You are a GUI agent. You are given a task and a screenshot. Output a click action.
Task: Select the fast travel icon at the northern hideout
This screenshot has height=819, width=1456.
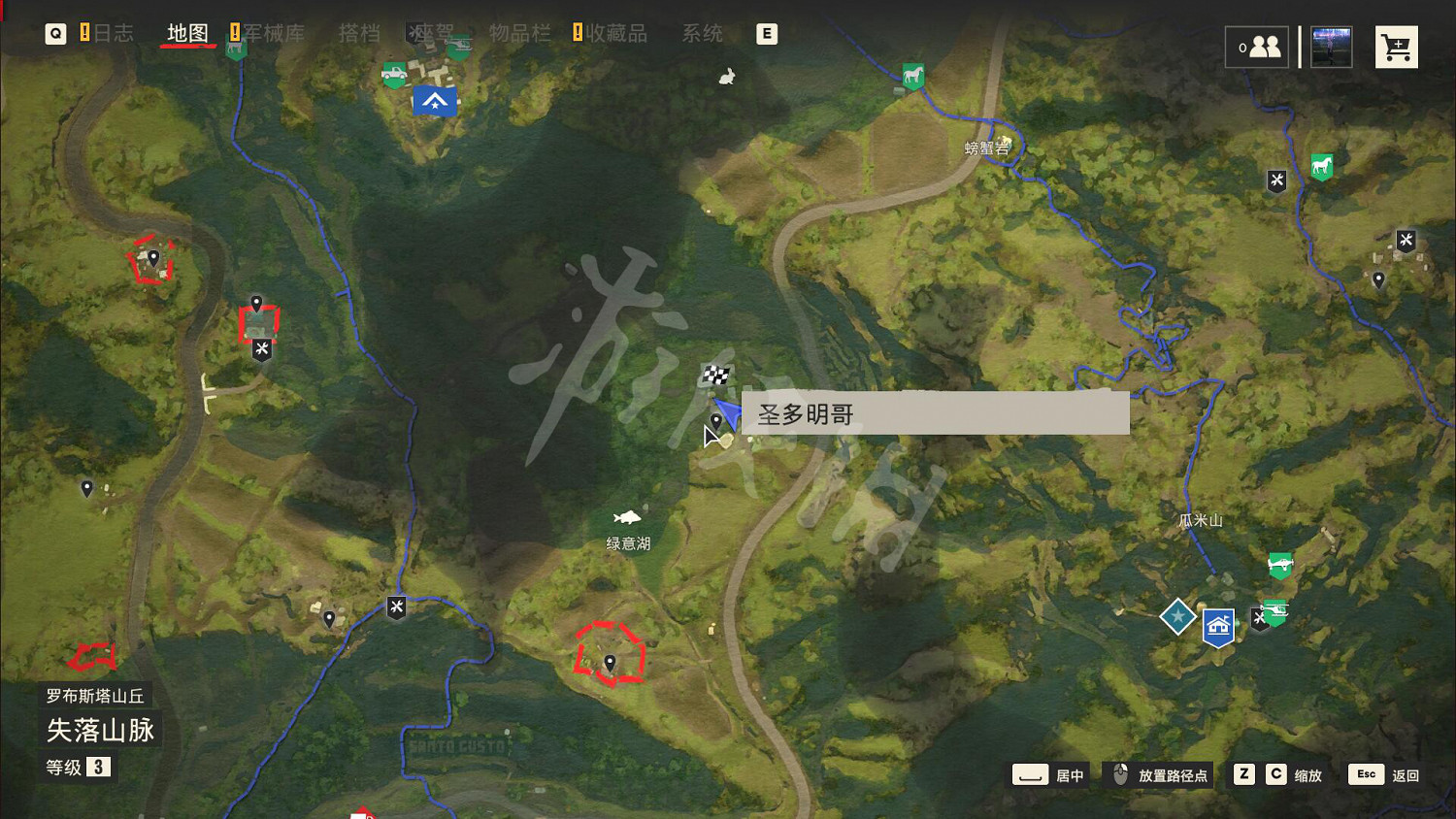click(x=434, y=101)
